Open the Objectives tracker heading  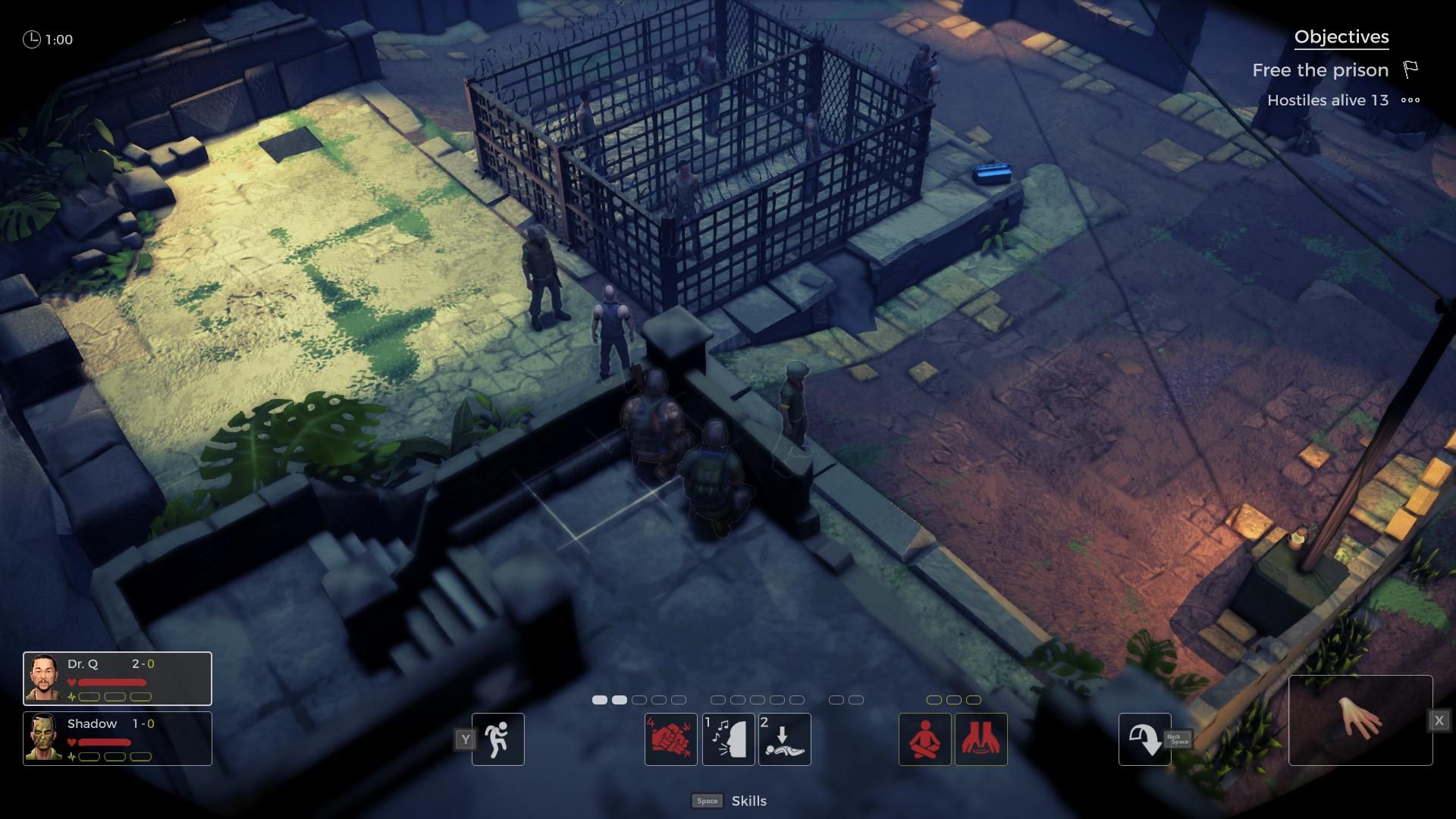[x=1341, y=37]
